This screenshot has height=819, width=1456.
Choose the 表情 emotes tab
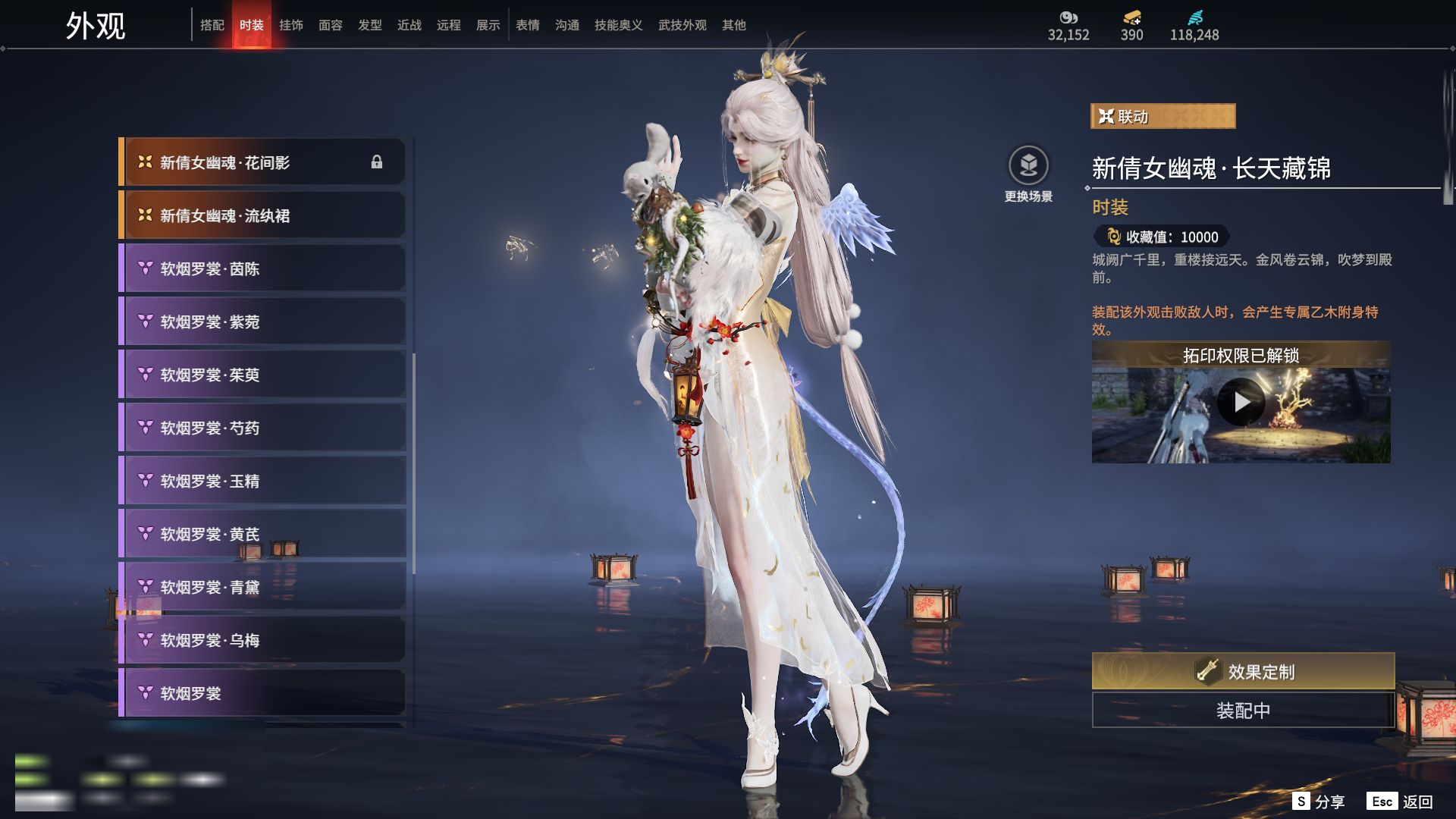528,25
